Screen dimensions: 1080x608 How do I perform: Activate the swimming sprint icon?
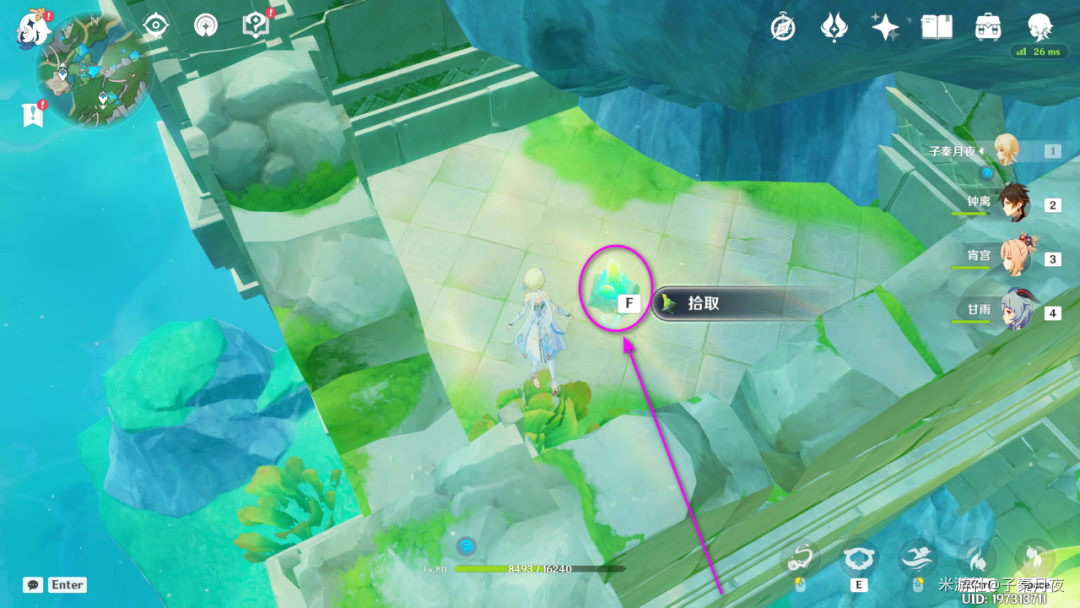pyautogui.click(x=916, y=558)
